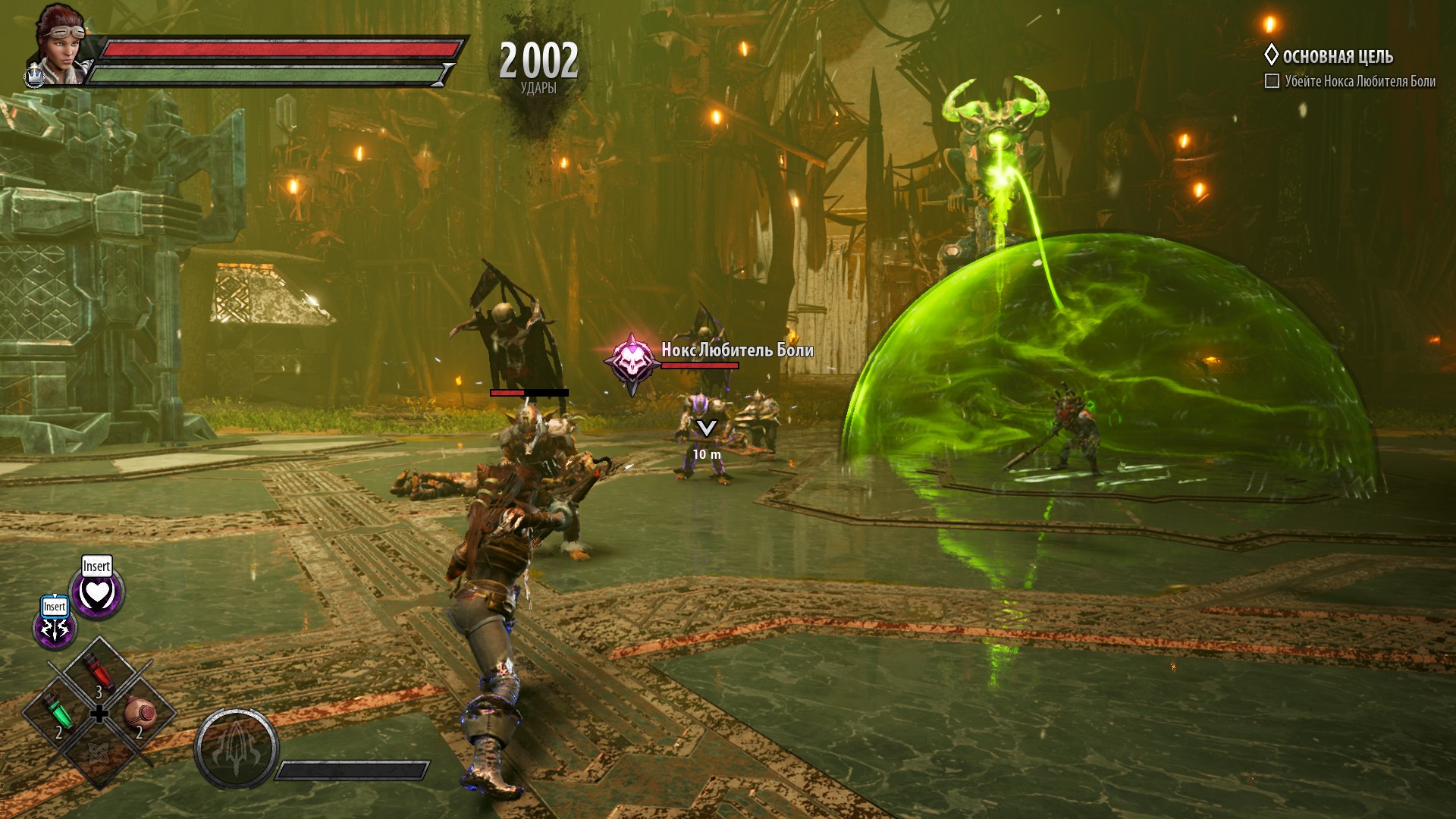
Task: Activate the greyed-out circular trident ability
Action: coord(236,748)
